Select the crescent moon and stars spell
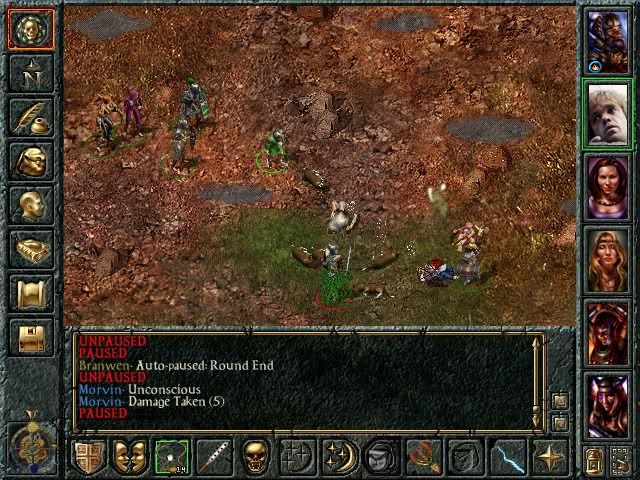The height and width of the screenshot is (480, 640). tap(339, 456)
